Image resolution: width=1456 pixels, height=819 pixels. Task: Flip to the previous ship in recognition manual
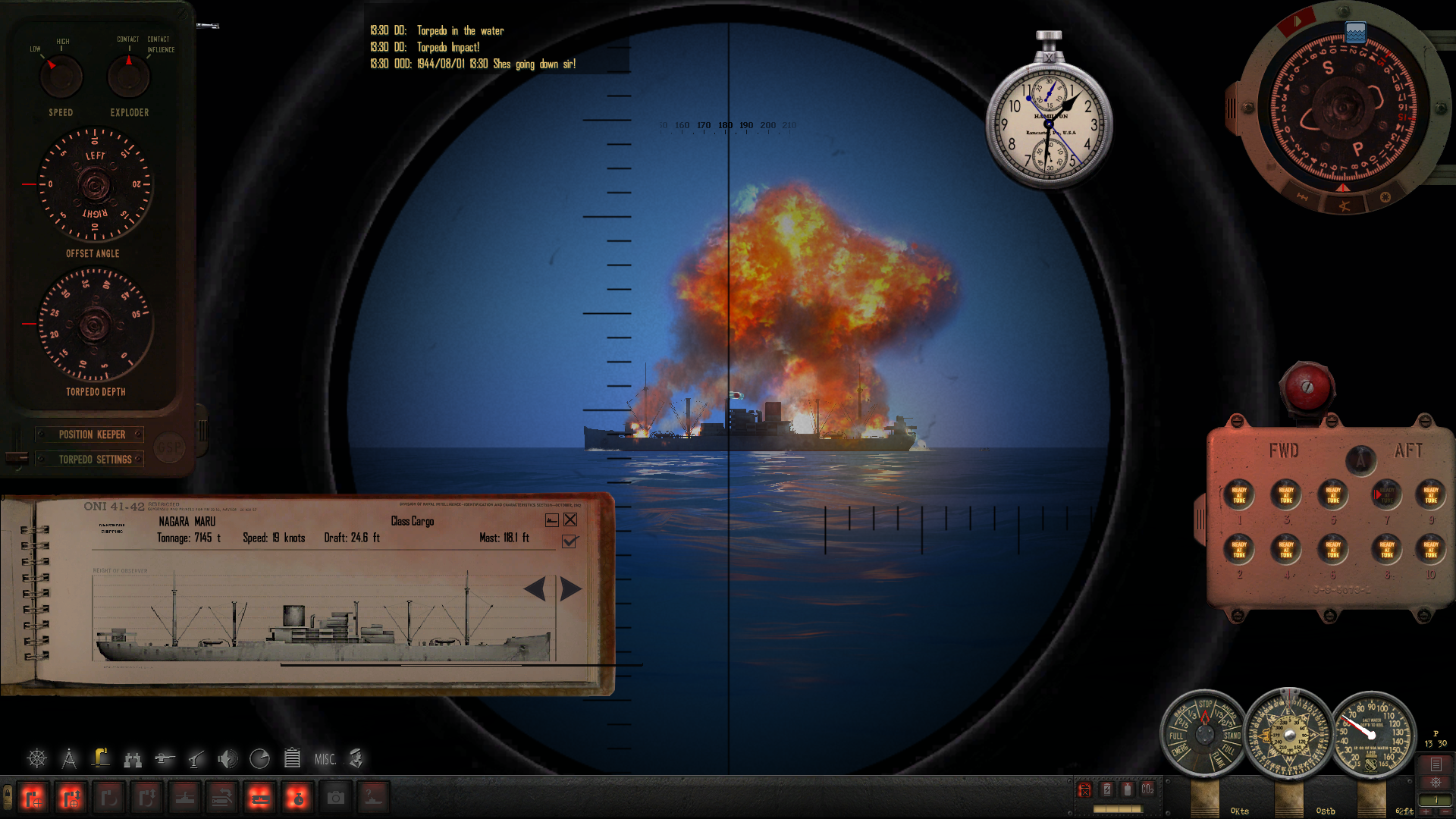pyautogui.click(x=535, y=589)
